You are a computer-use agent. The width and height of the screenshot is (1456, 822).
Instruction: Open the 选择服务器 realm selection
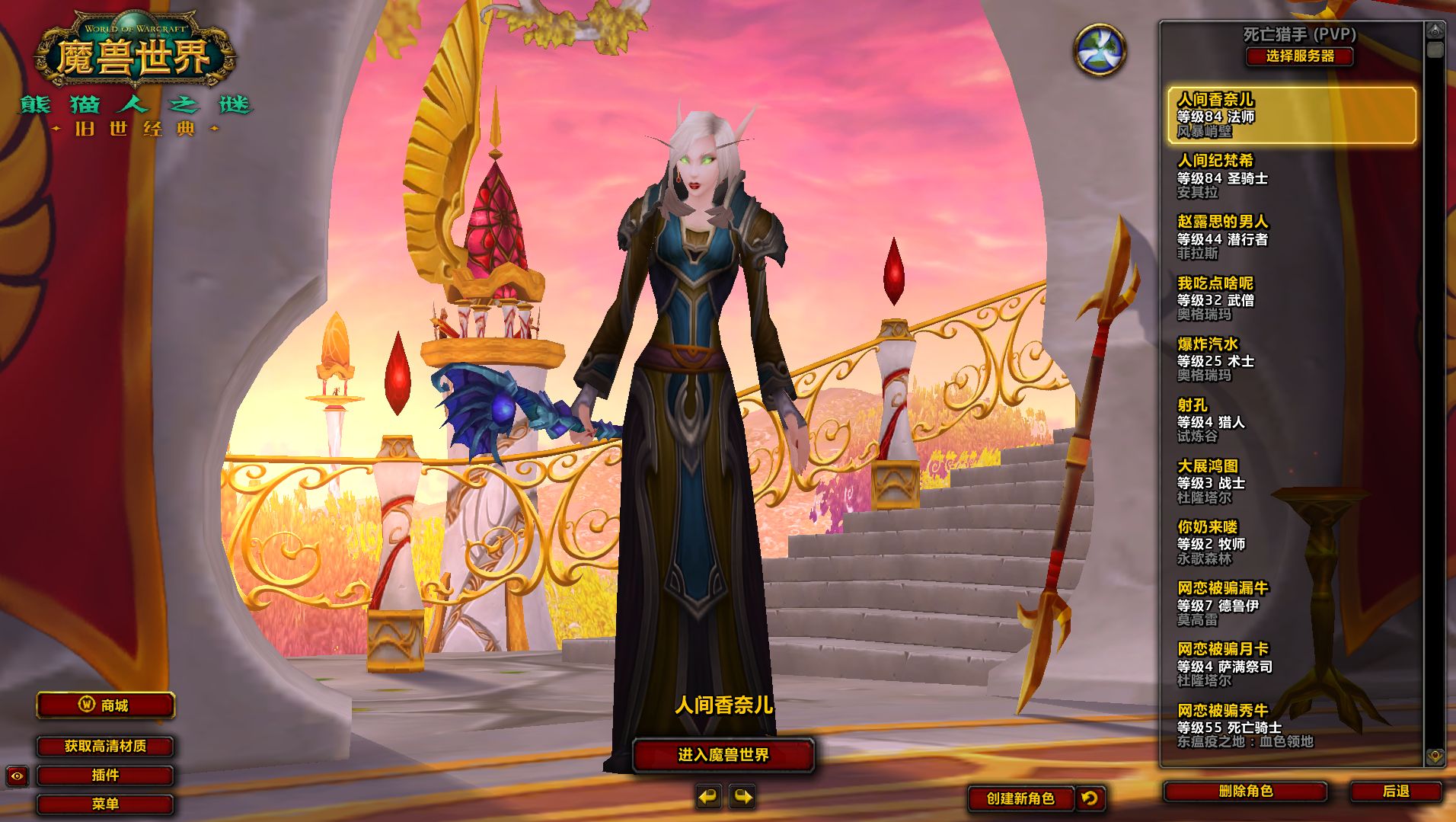coord(1299,56)
